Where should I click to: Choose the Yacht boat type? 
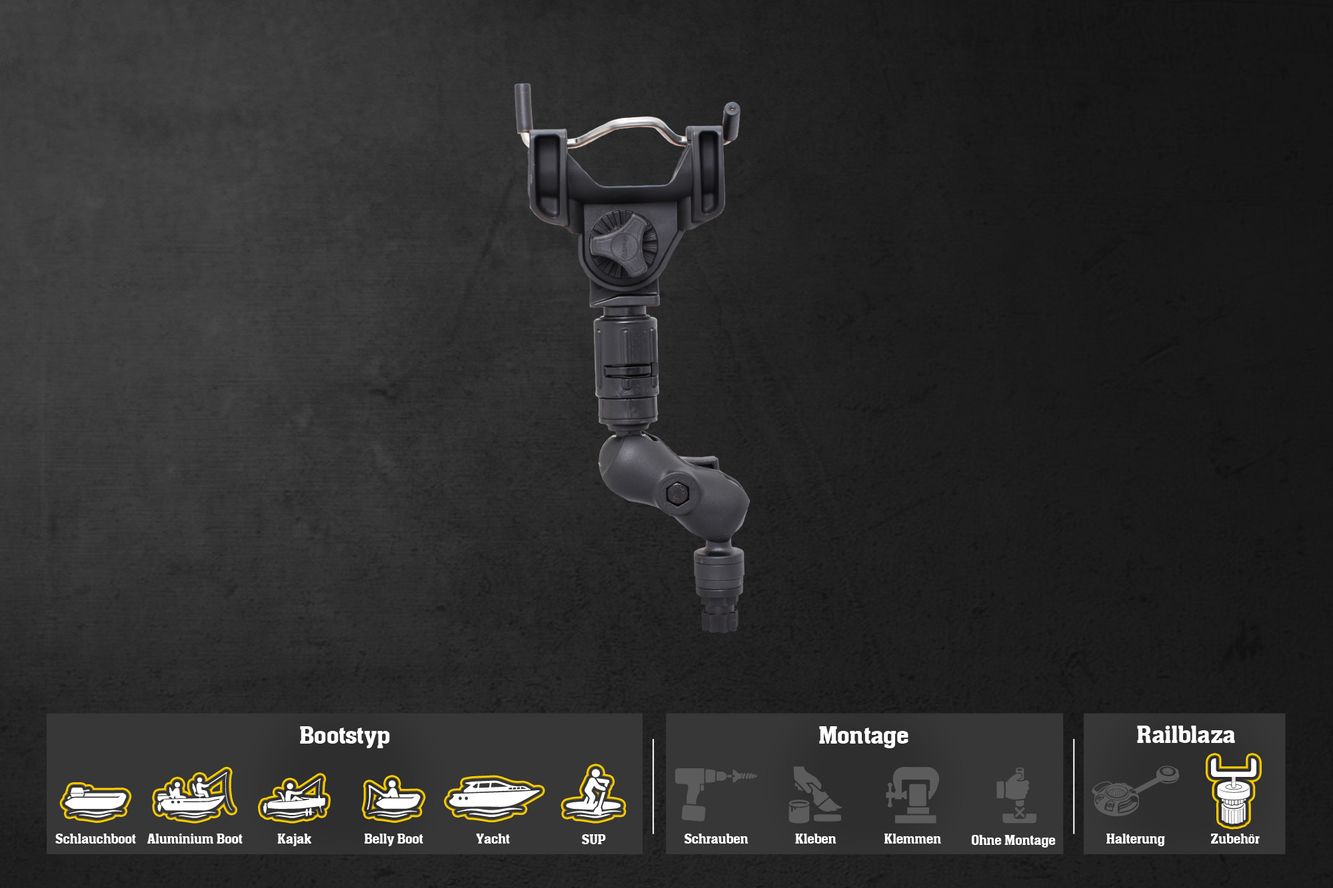[493, 796]
